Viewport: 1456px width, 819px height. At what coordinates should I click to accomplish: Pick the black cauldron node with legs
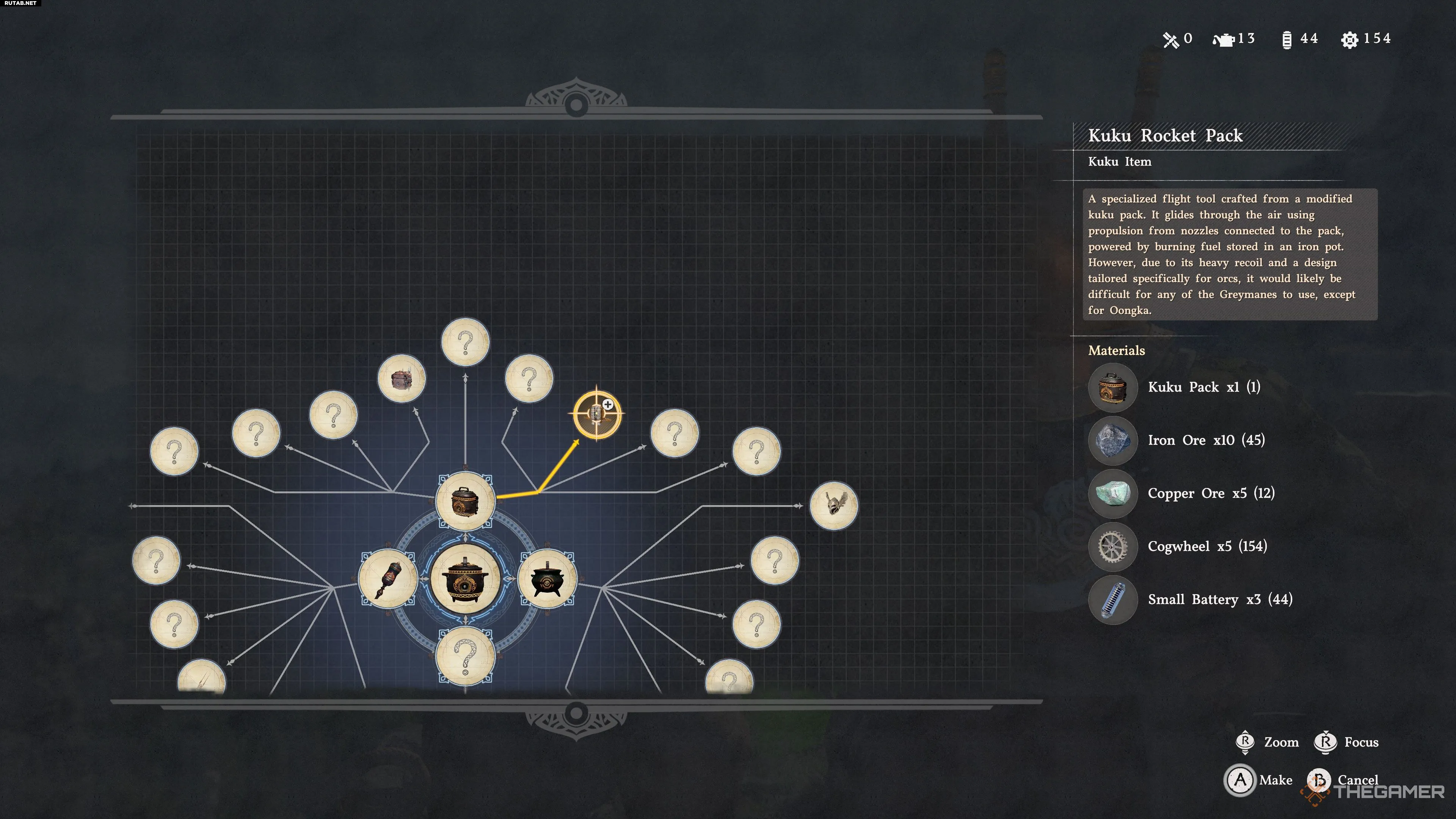pos(546,578)
